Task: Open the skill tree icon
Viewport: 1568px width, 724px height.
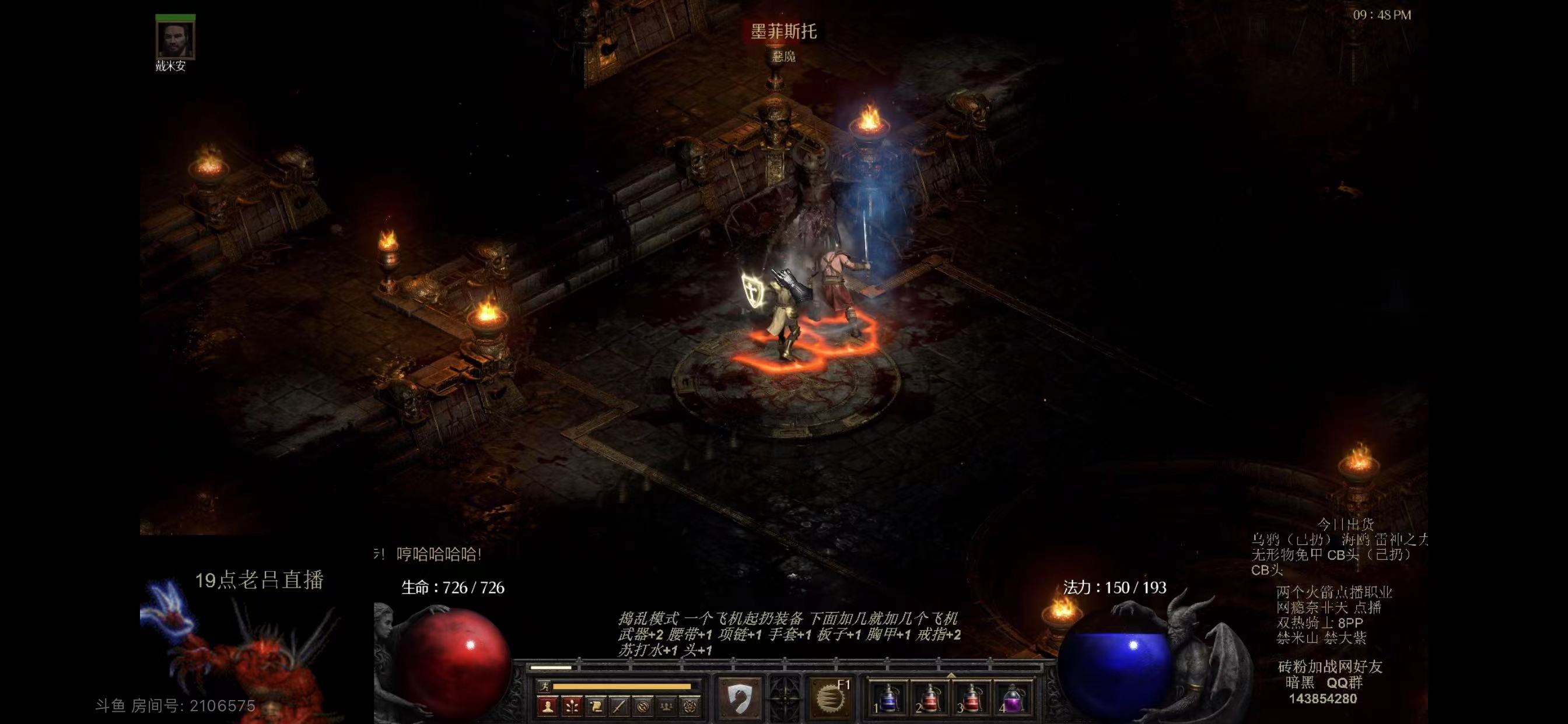Action: [x=572, y=707]
